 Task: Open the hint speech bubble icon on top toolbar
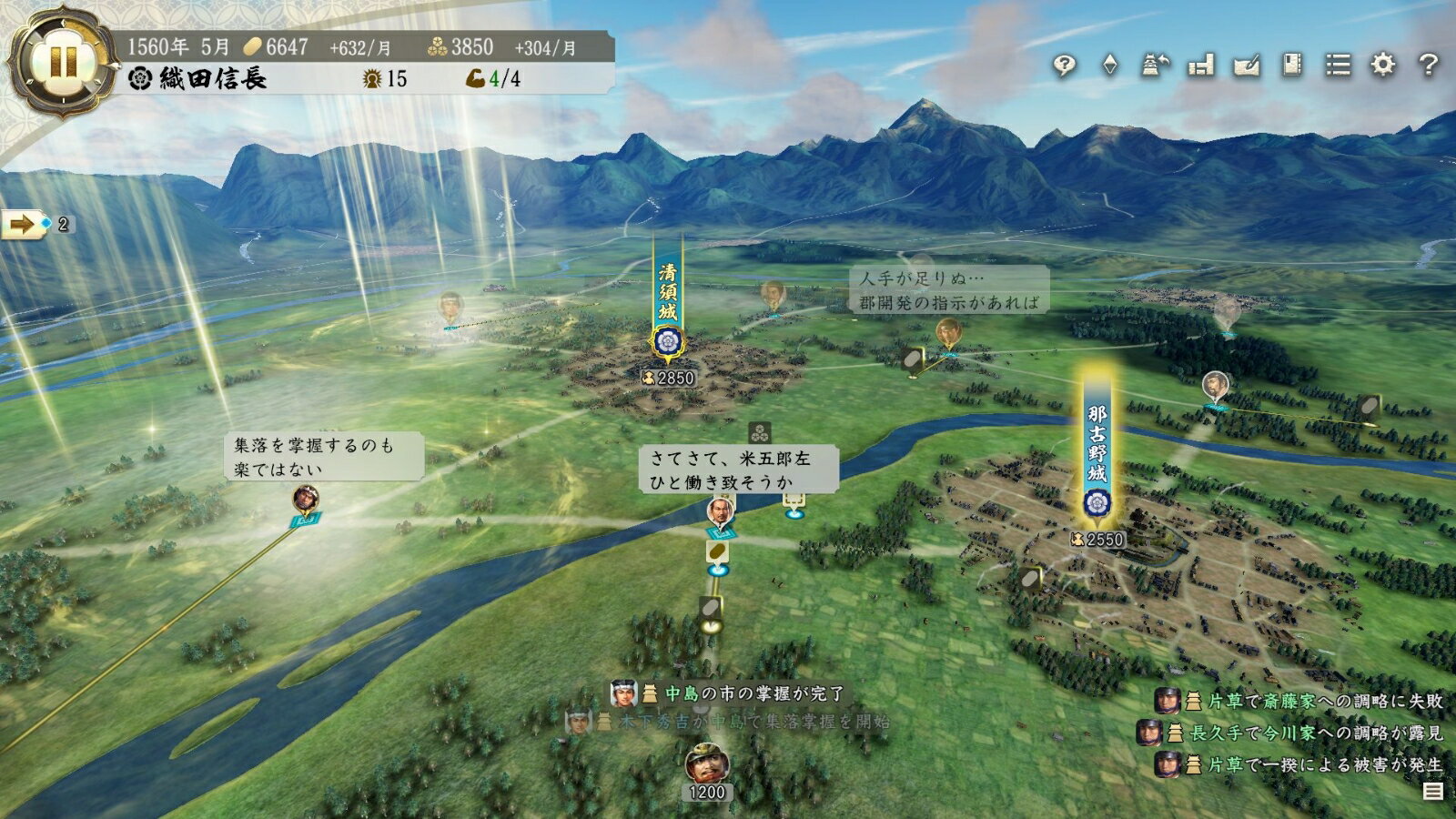tap(1064, 65)
